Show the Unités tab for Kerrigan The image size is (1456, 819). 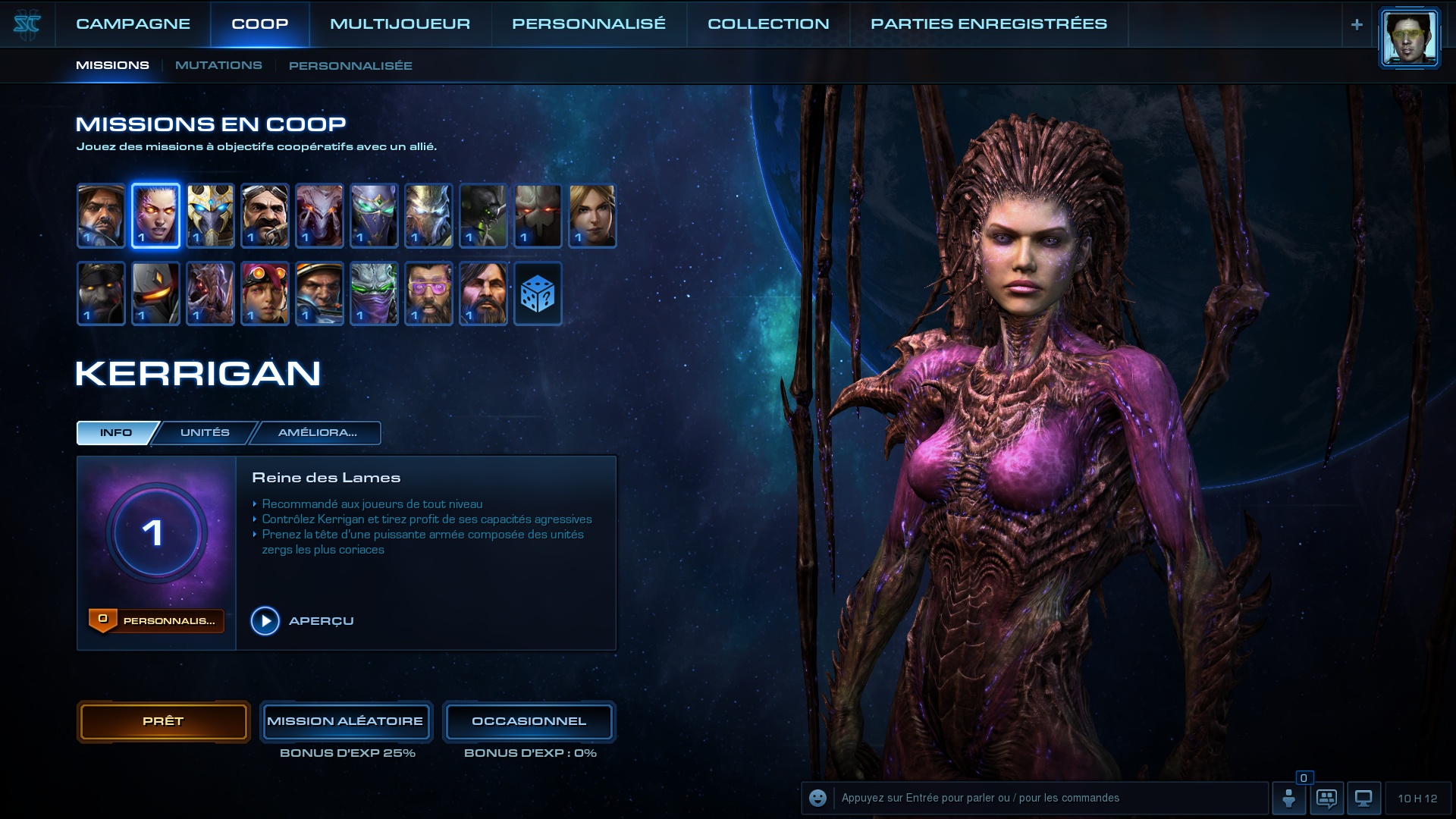pos(205,433)
